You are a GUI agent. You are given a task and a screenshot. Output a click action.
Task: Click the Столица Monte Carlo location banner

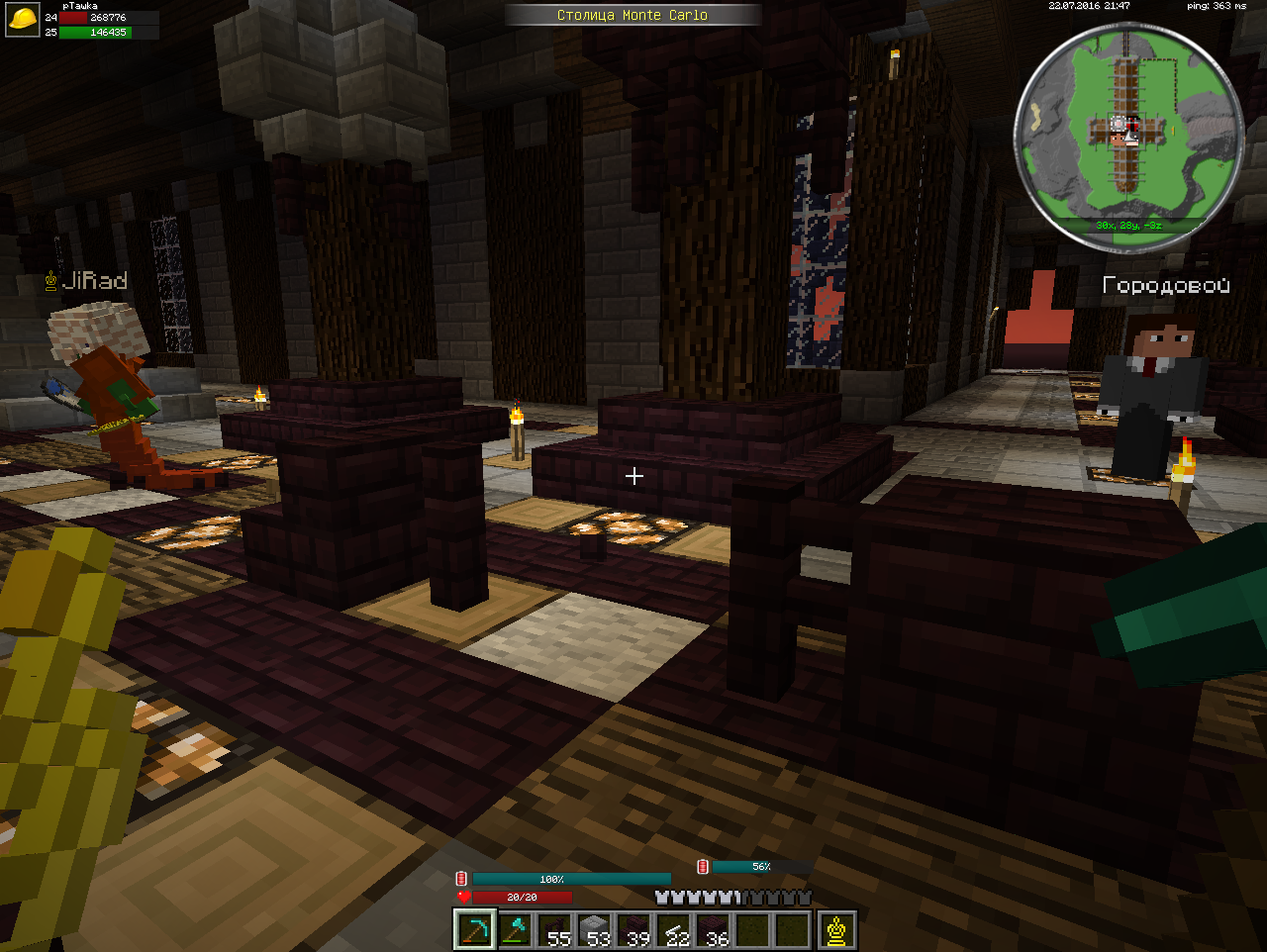click(633, 15)
